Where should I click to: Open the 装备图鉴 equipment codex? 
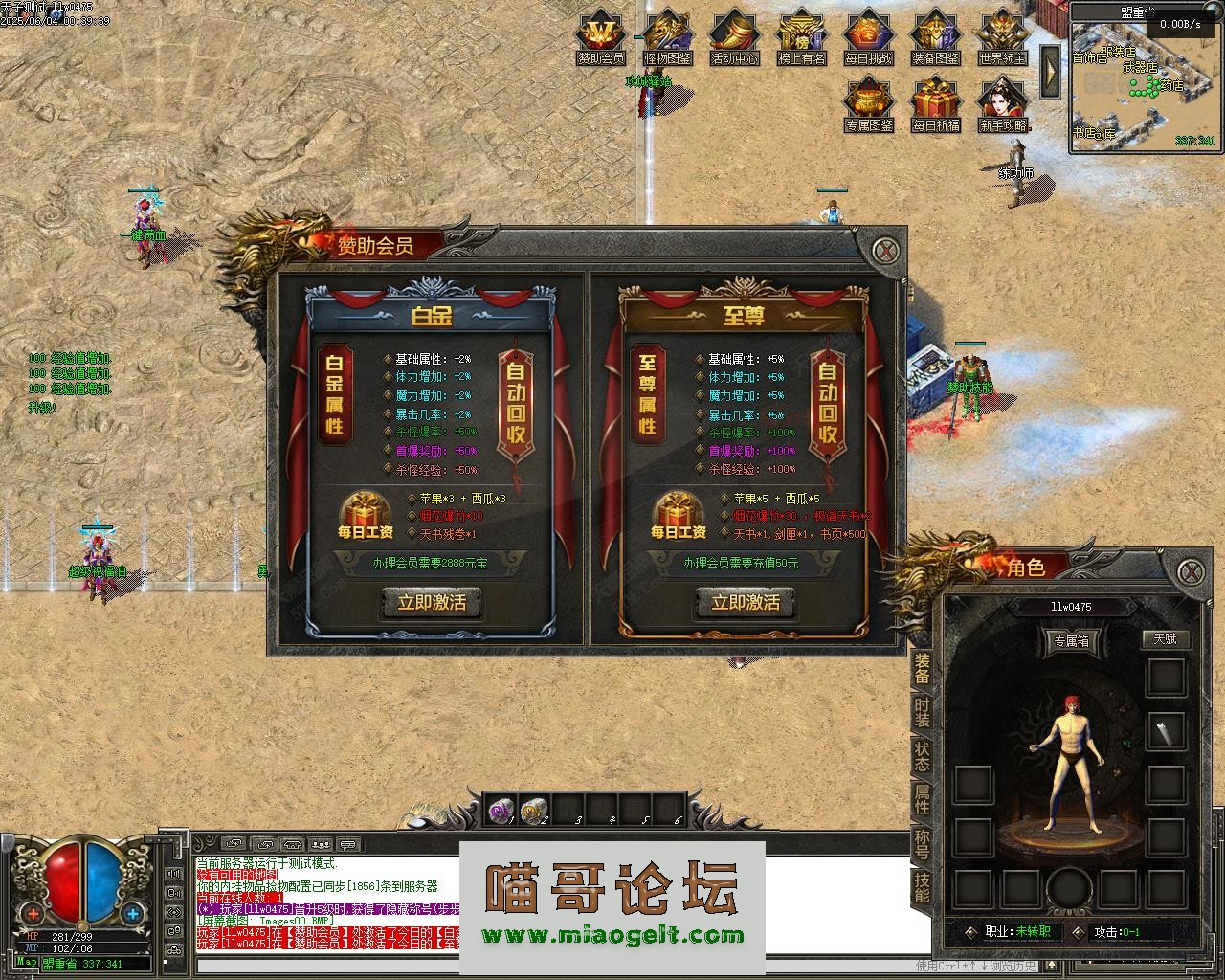935,39
